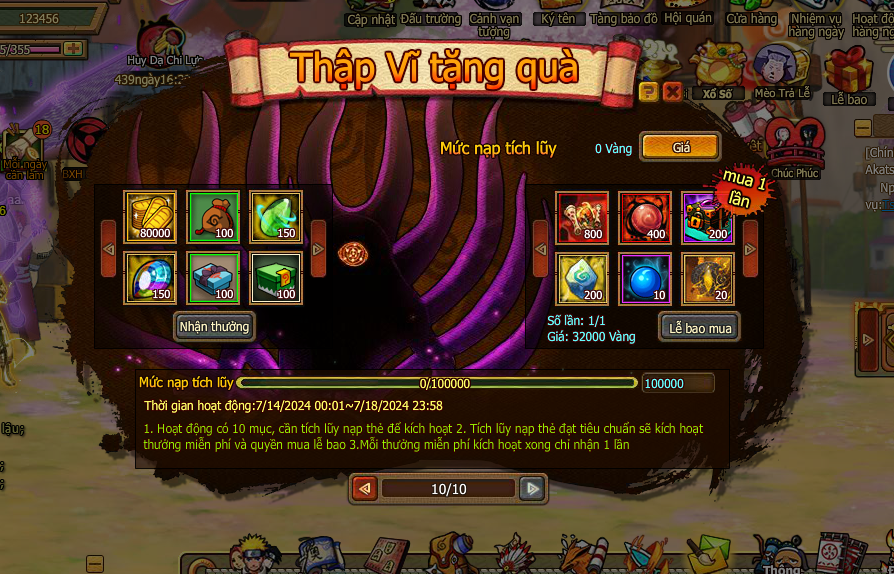Open the yellow question mark help
The height and width of the screenshot is (574, 894).
648,92
